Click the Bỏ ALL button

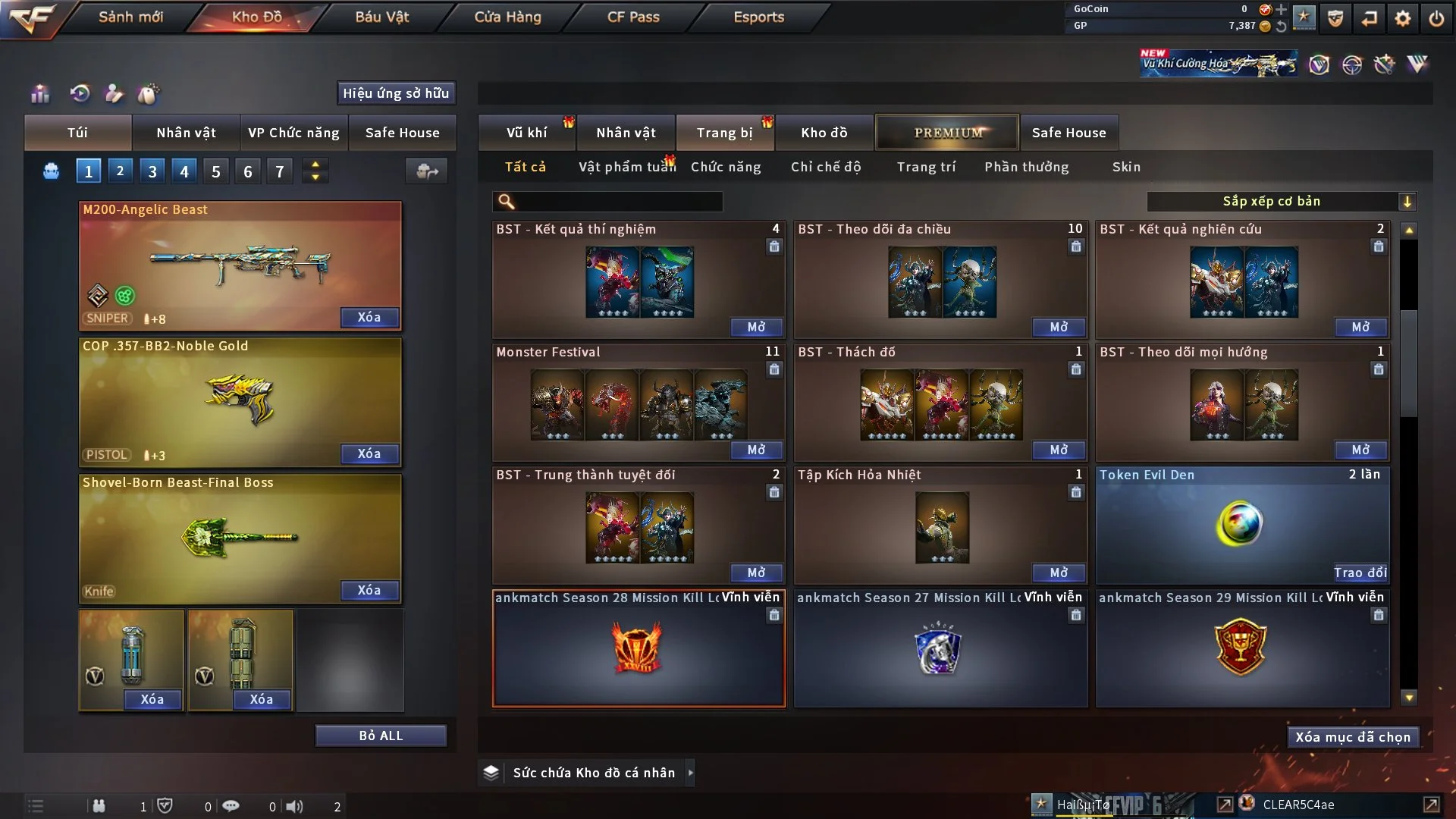381,736
